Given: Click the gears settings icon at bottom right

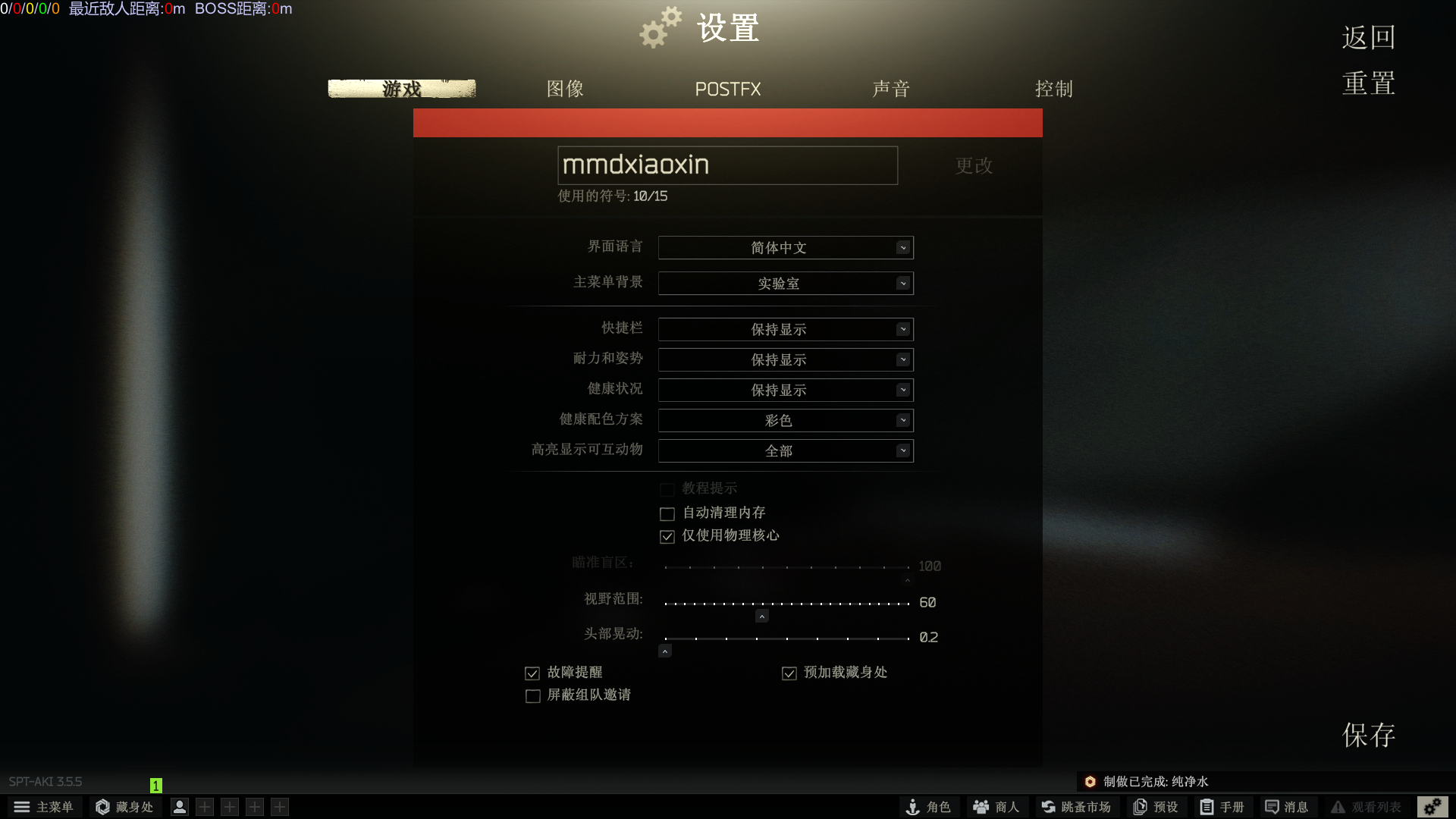Looking at the screenshot, I should [x=1432, y=807].
